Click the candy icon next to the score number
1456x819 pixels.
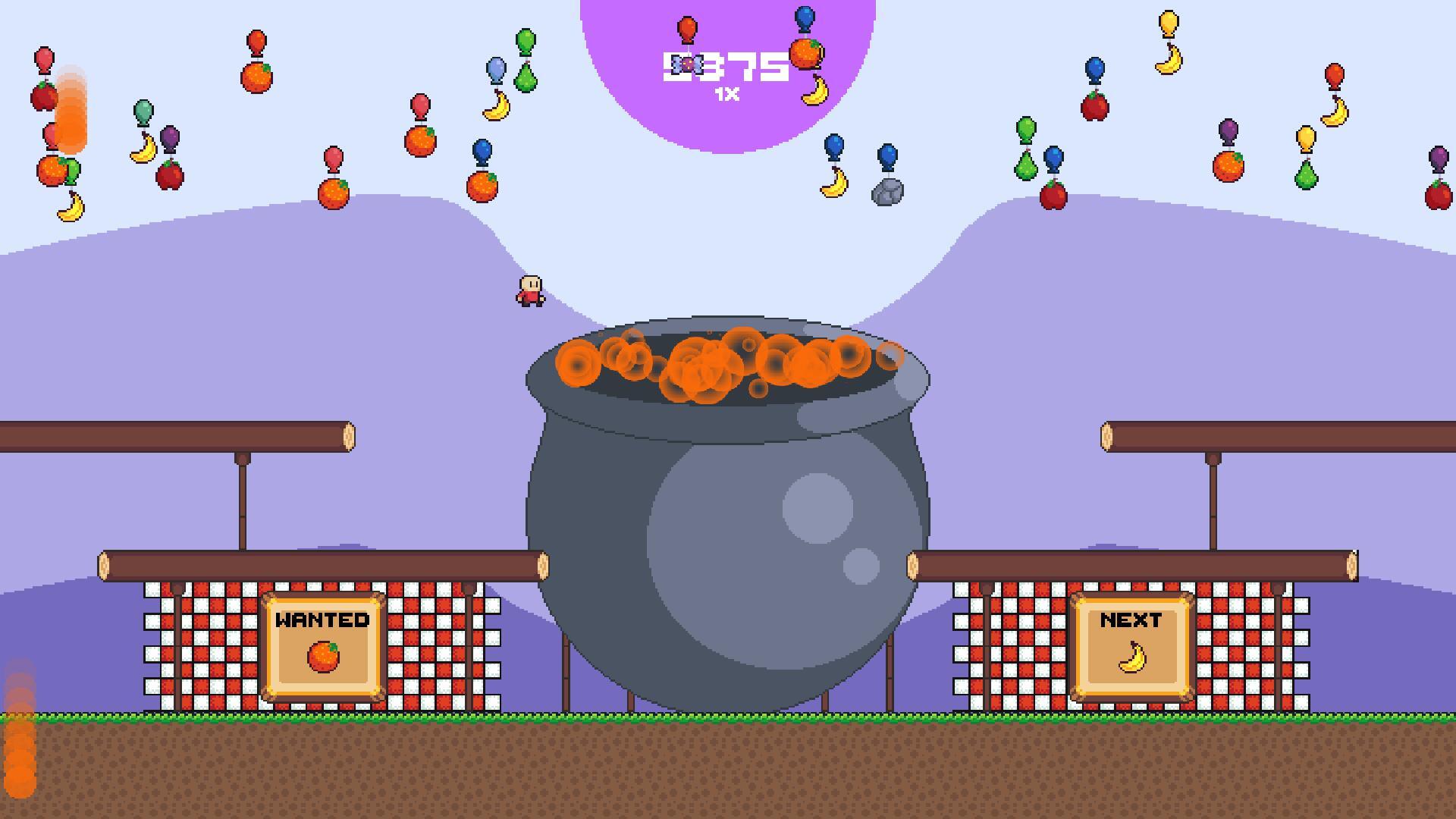687,64
